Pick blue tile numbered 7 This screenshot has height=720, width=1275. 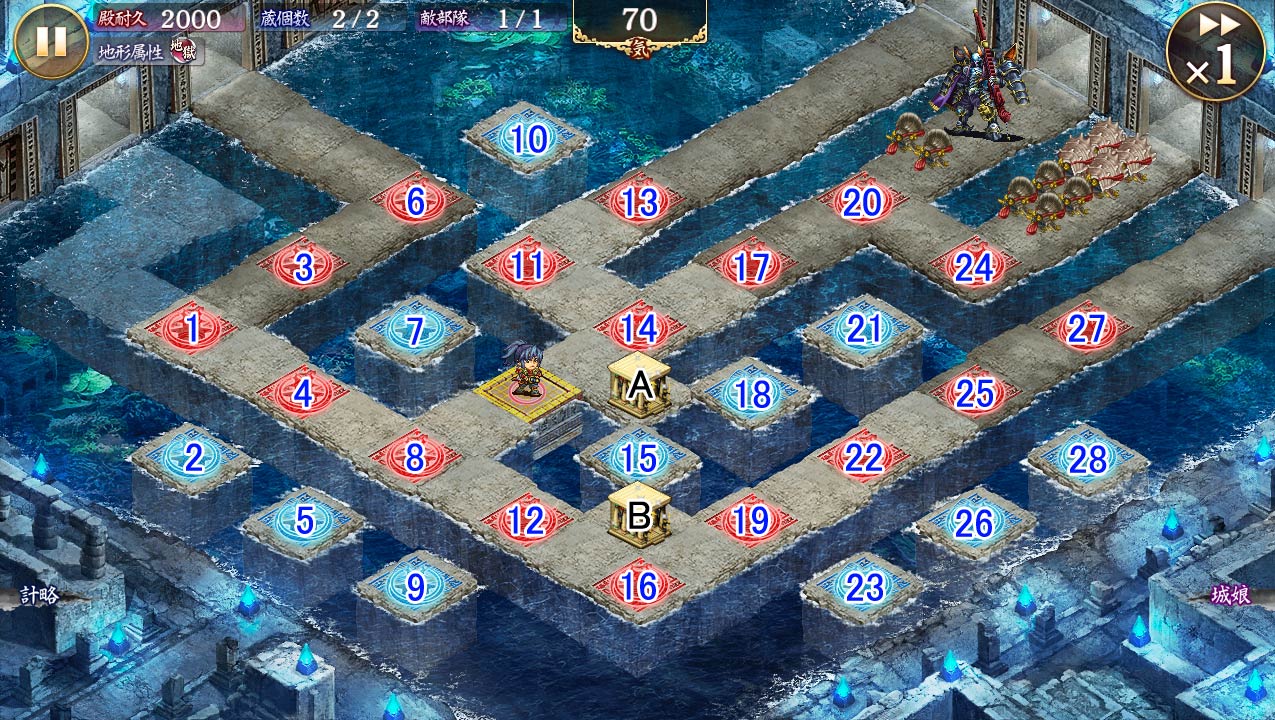coord(416,330)
